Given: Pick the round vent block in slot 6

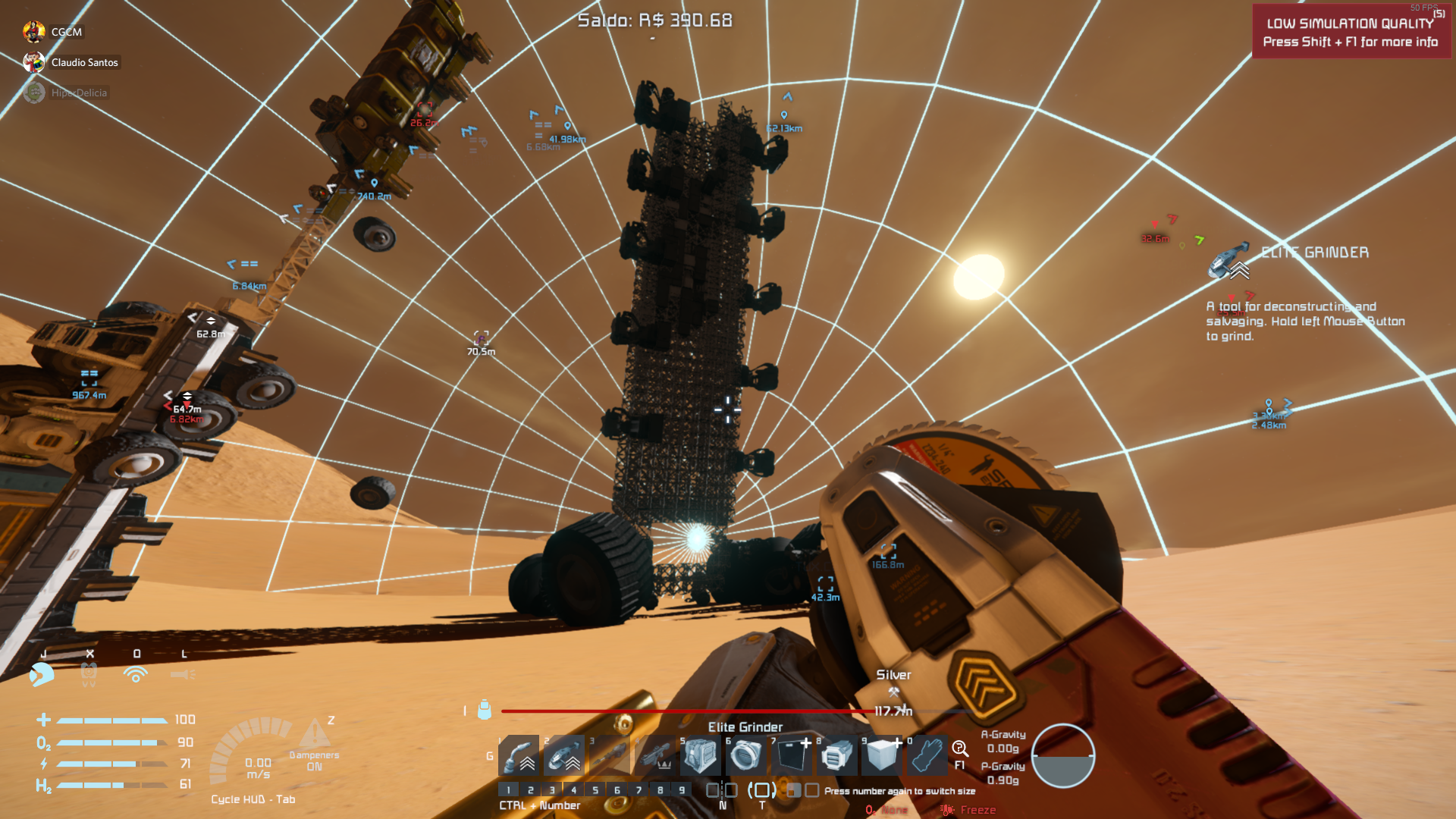Looking at the screenshot, I should (745, 755).
